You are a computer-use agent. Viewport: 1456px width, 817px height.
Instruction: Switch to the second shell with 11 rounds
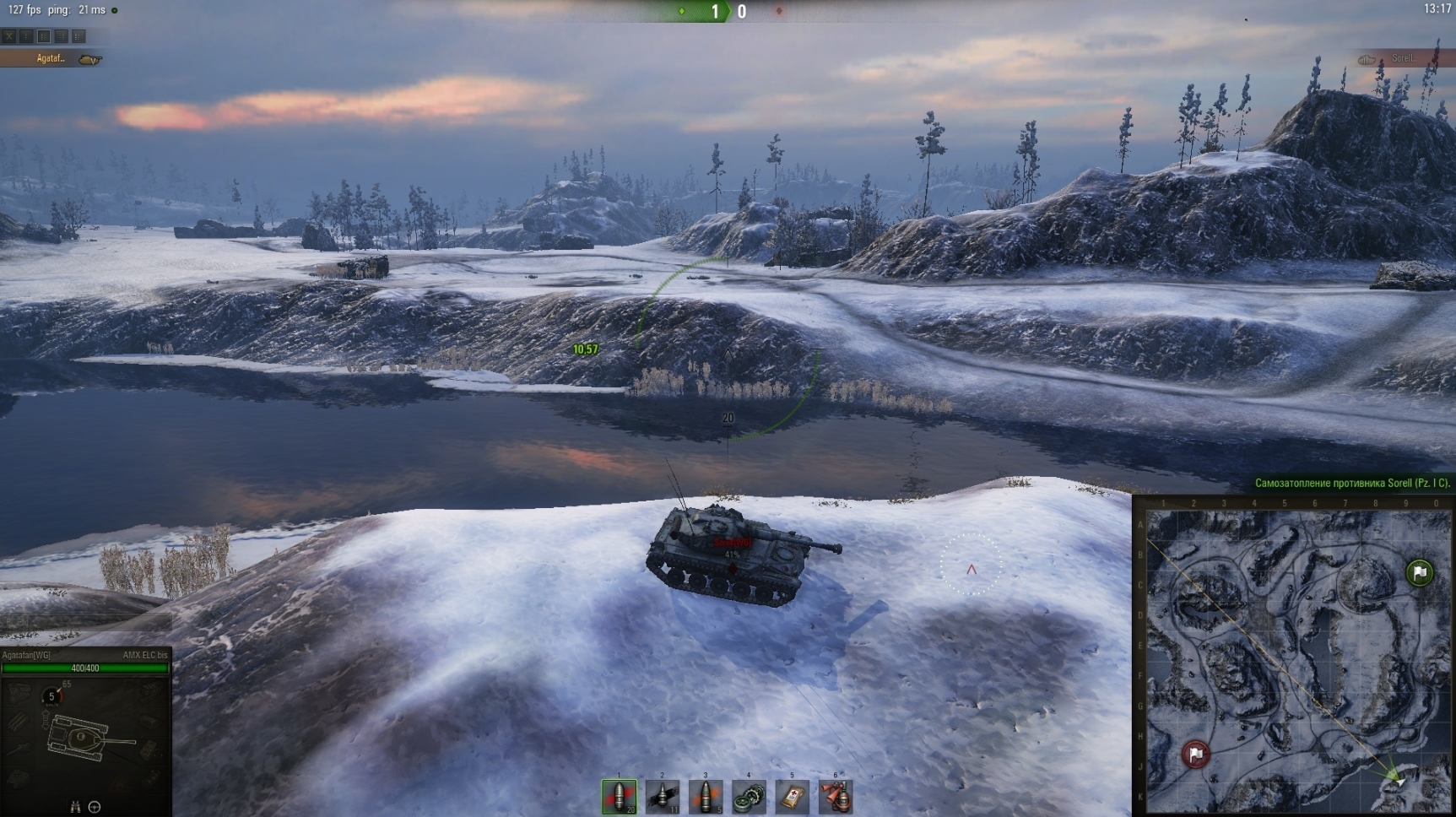[x=663, y=796]
